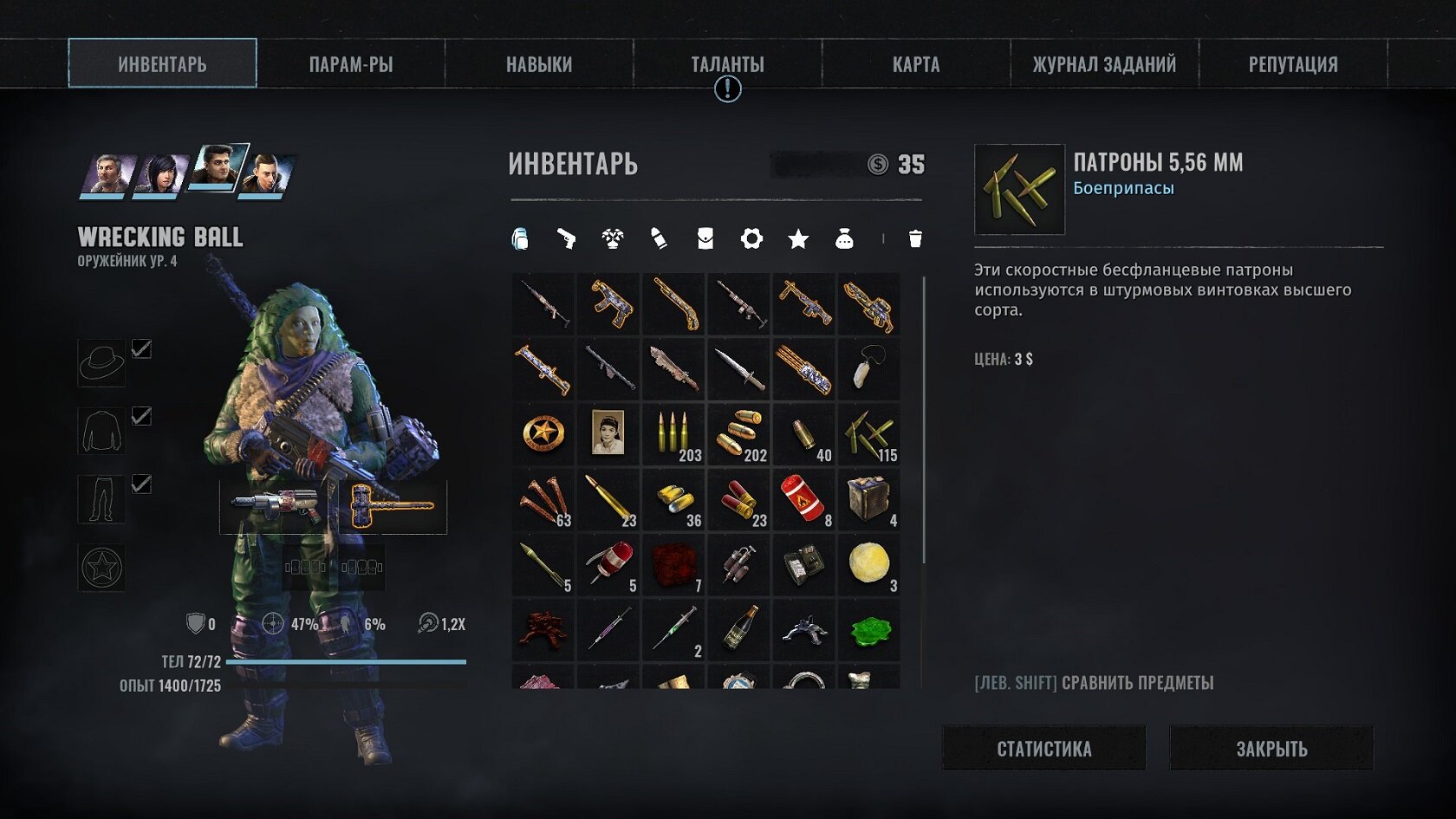
Task: Toggle the hat slot visibility checkbox
Action: [x=141, y=349]
